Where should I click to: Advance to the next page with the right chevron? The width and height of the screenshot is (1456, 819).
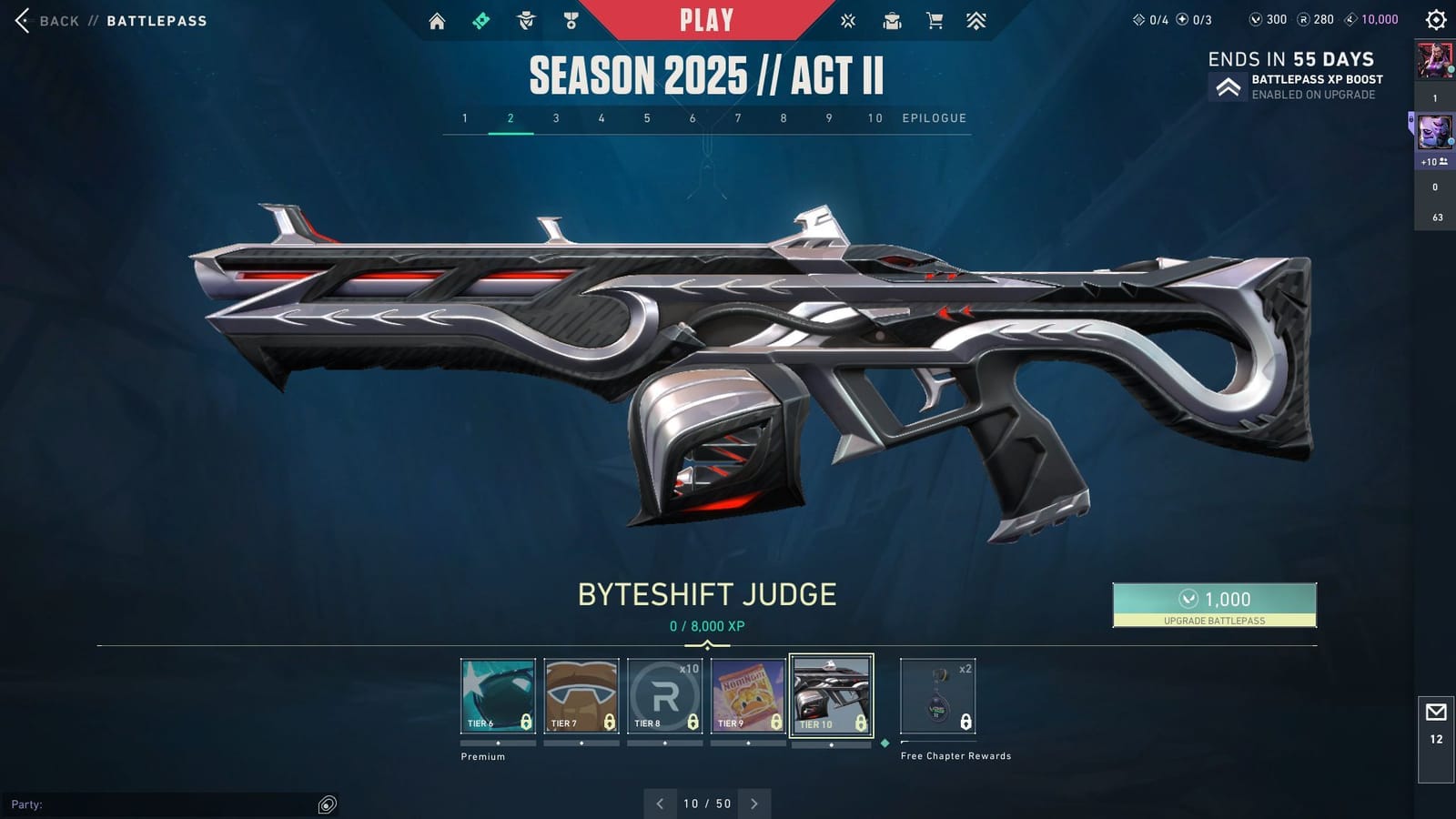pyautogui.click(x=754, y=804)
